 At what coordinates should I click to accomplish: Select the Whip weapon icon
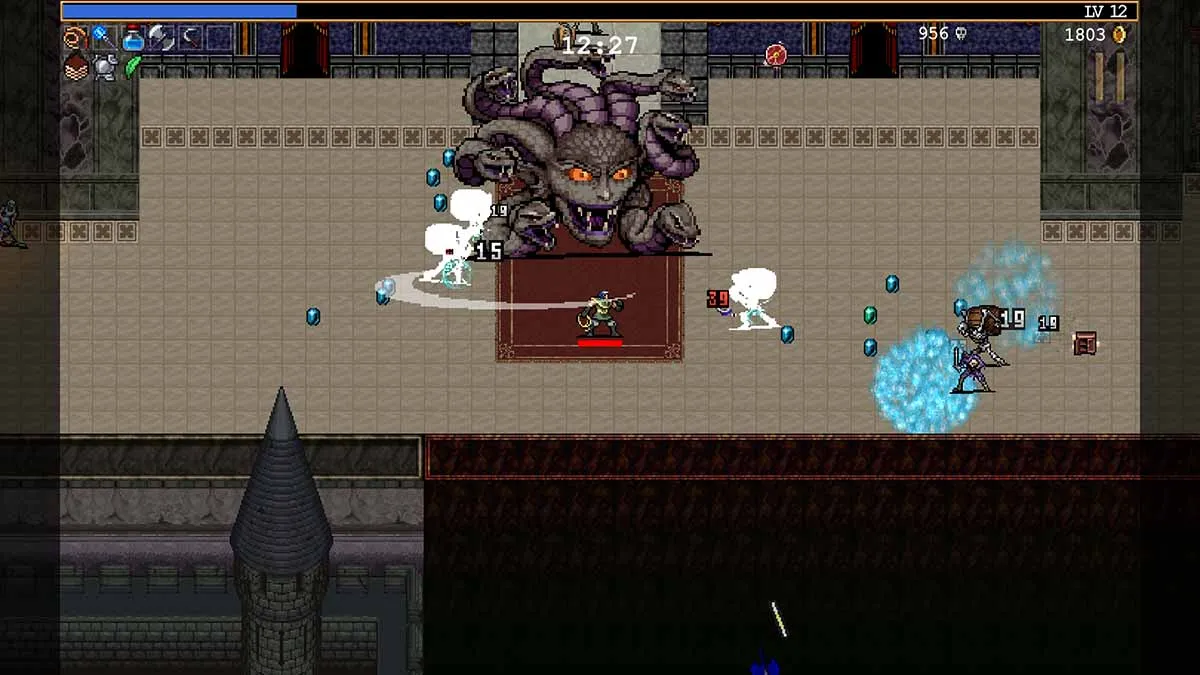(75, 38)
